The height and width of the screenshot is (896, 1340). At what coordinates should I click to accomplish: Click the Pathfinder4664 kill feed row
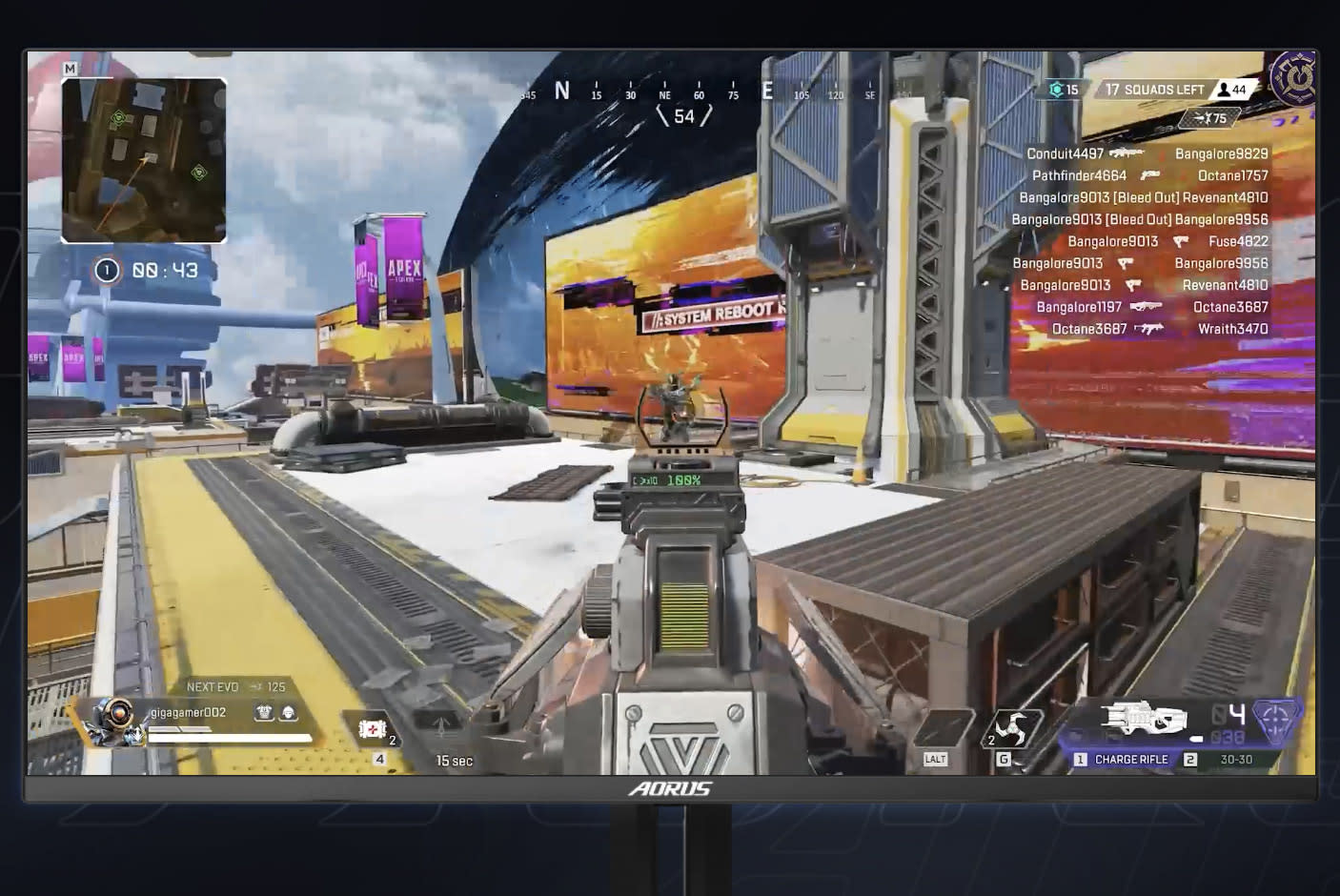[x=1149, y=175]
